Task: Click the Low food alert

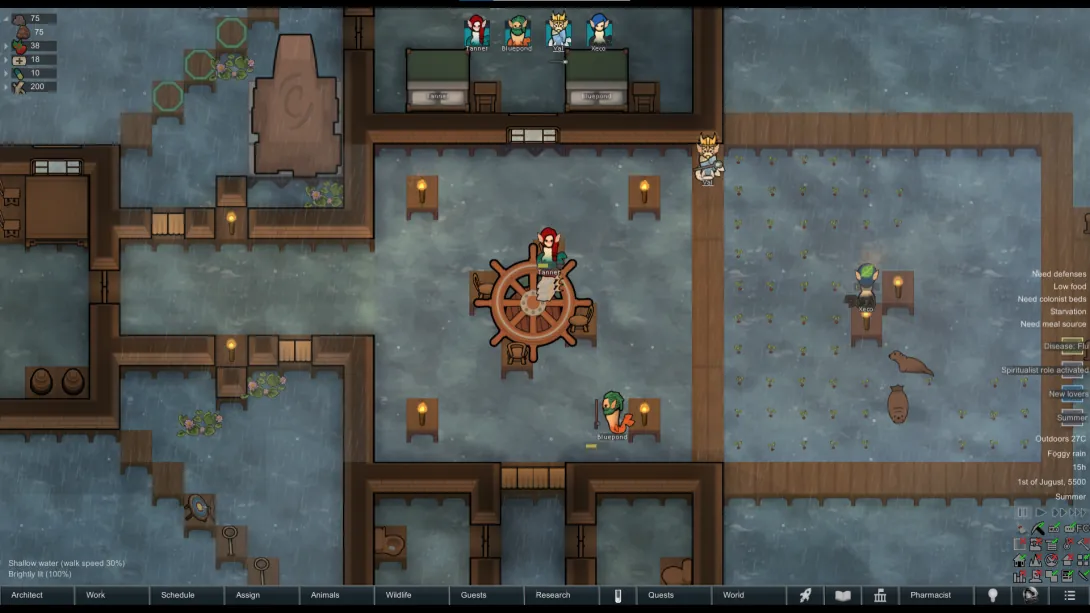Action: 1068,287
